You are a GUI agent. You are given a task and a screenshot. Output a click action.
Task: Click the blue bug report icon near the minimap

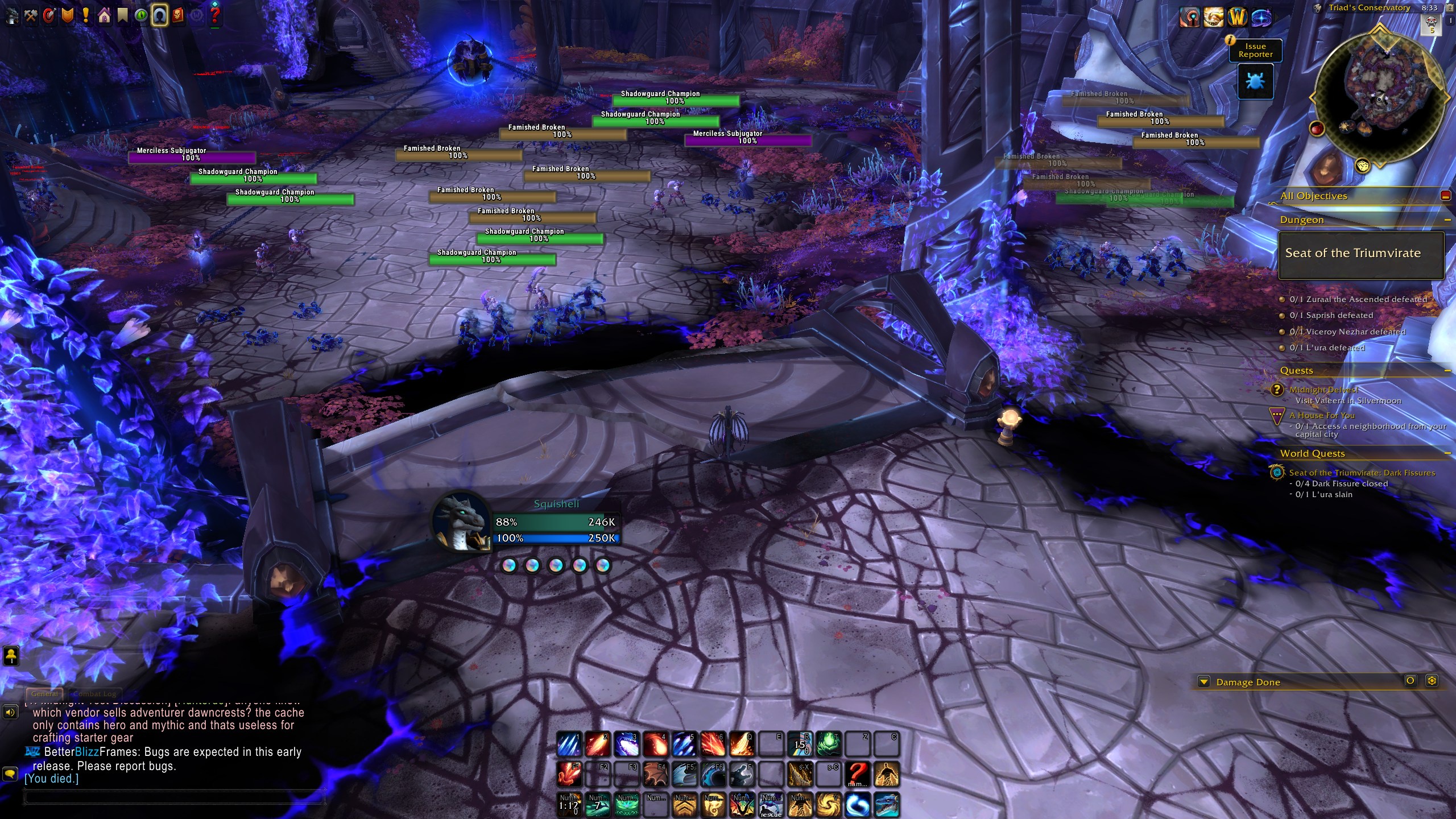coord(1255,82)
